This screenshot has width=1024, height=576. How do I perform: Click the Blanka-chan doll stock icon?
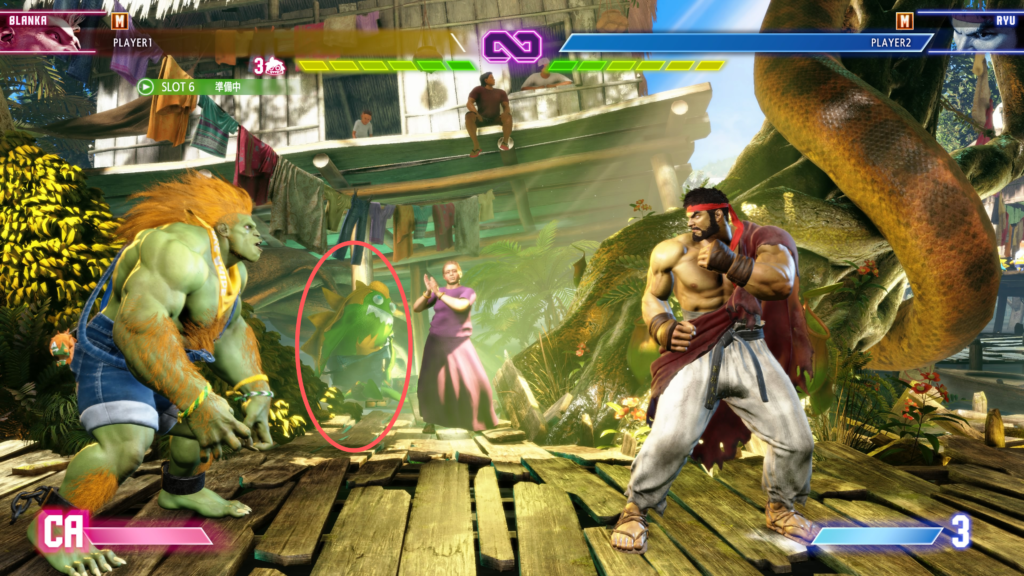(x=274, y=67)
